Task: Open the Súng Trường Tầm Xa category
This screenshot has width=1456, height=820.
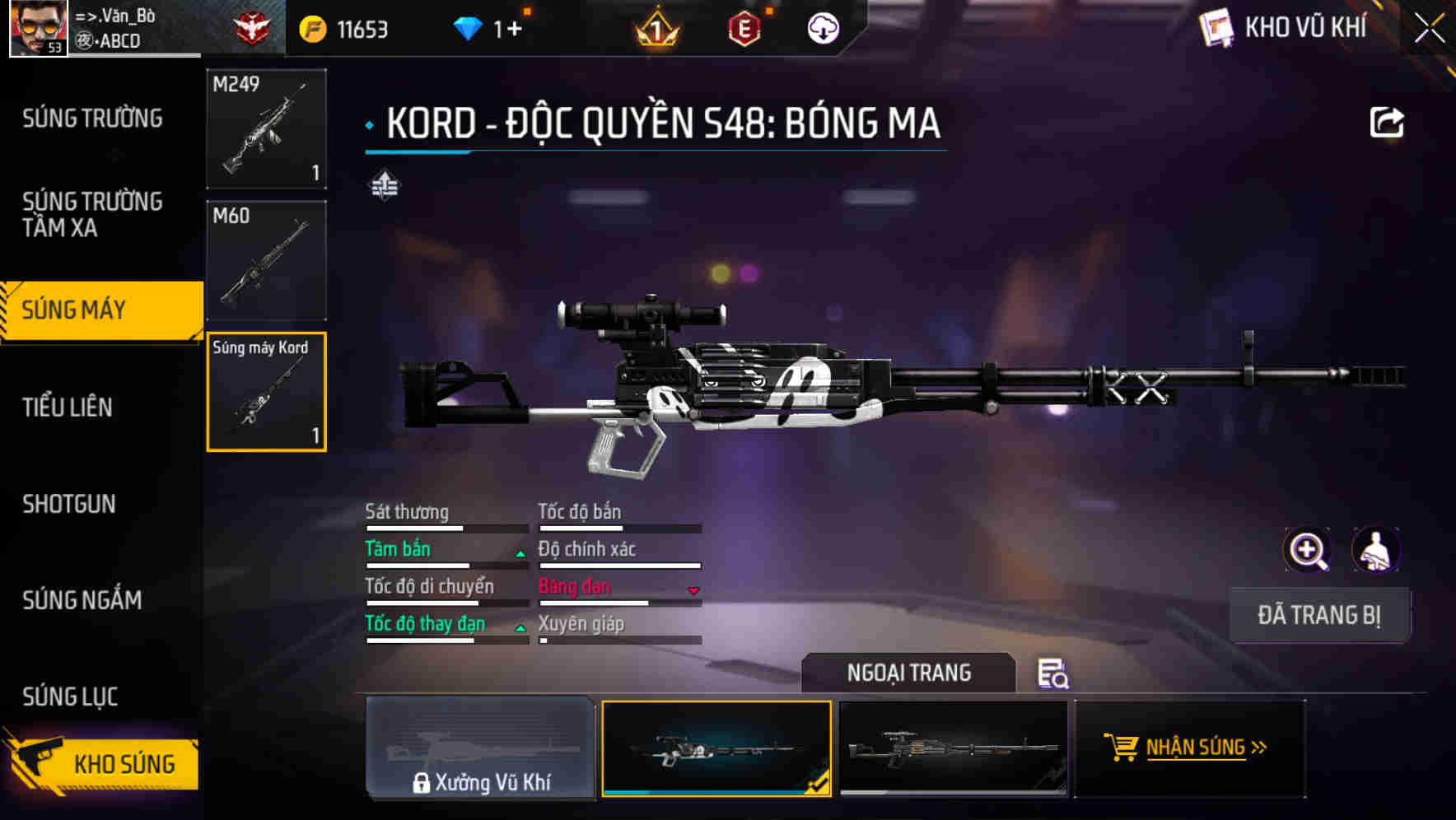Action: tap(92, 214)
